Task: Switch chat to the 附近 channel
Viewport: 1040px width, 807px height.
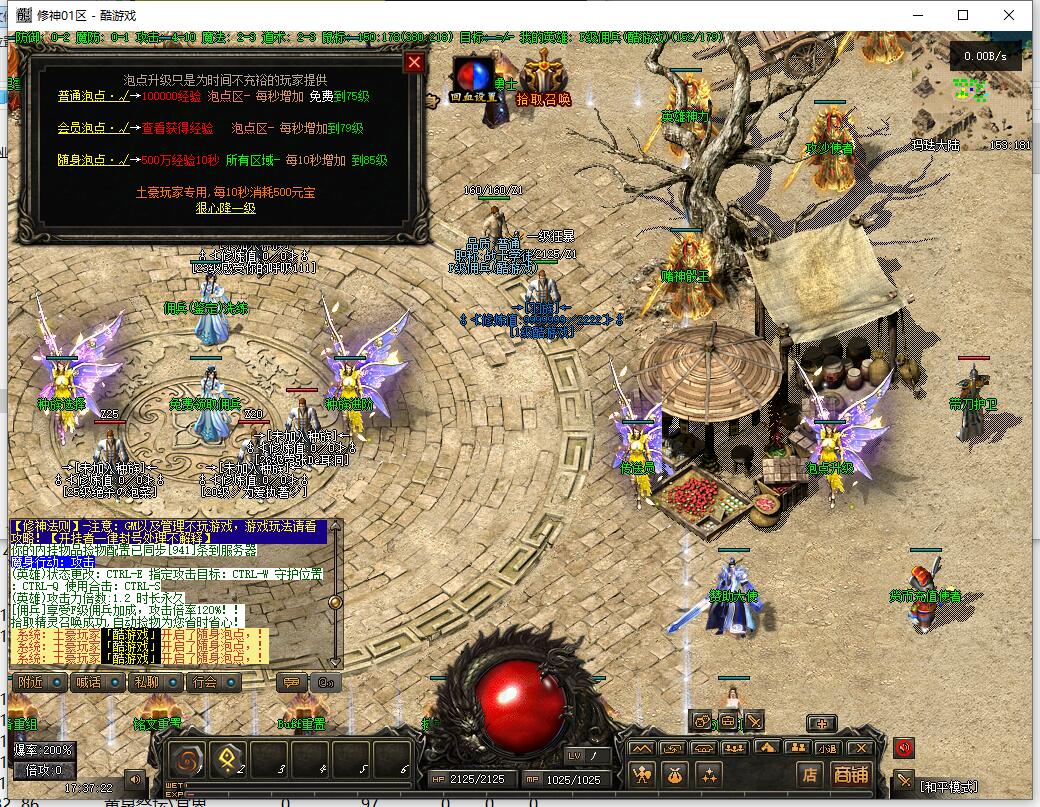Action: (38, 682)
